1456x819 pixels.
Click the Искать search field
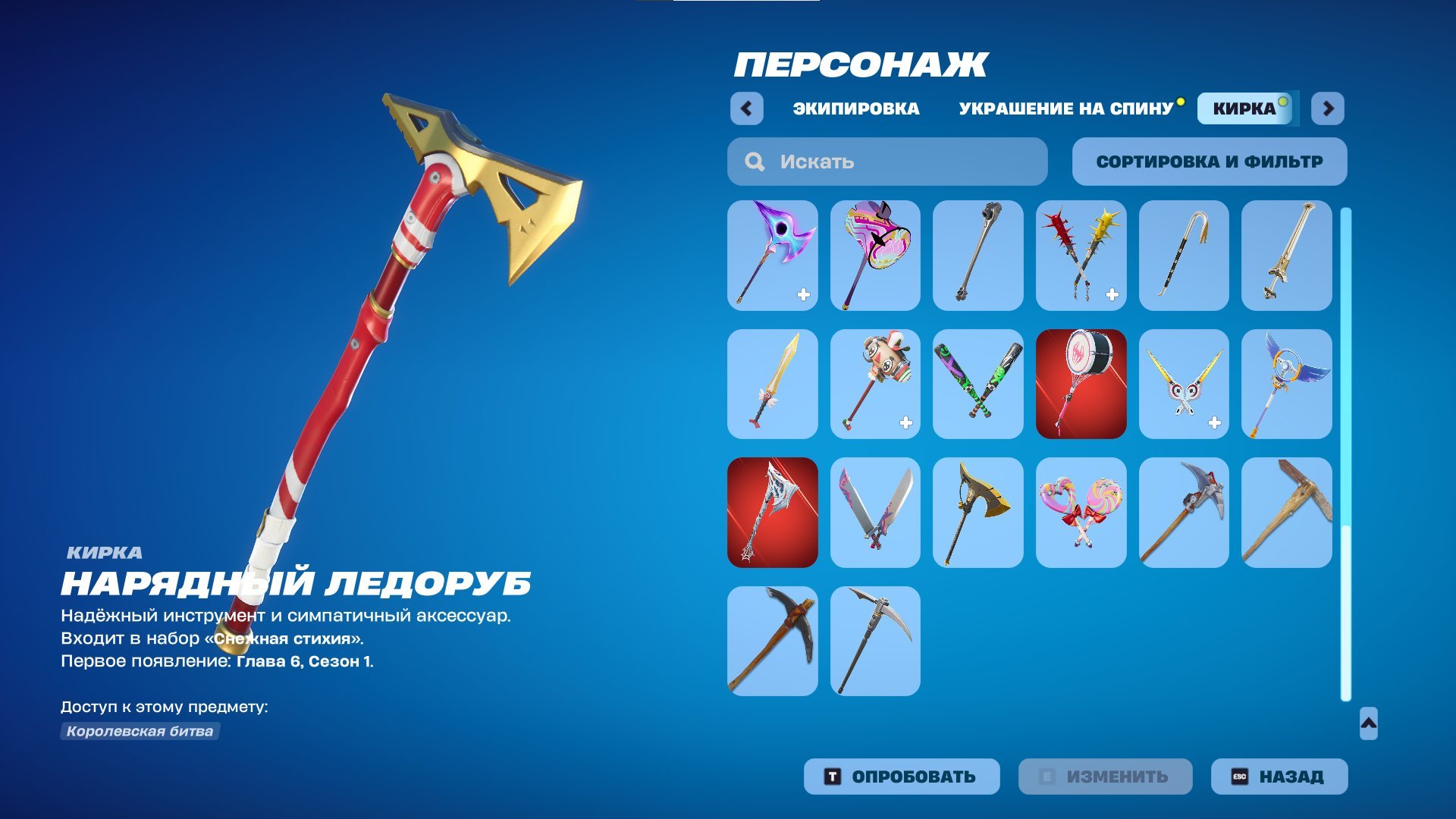click(887, 161)
